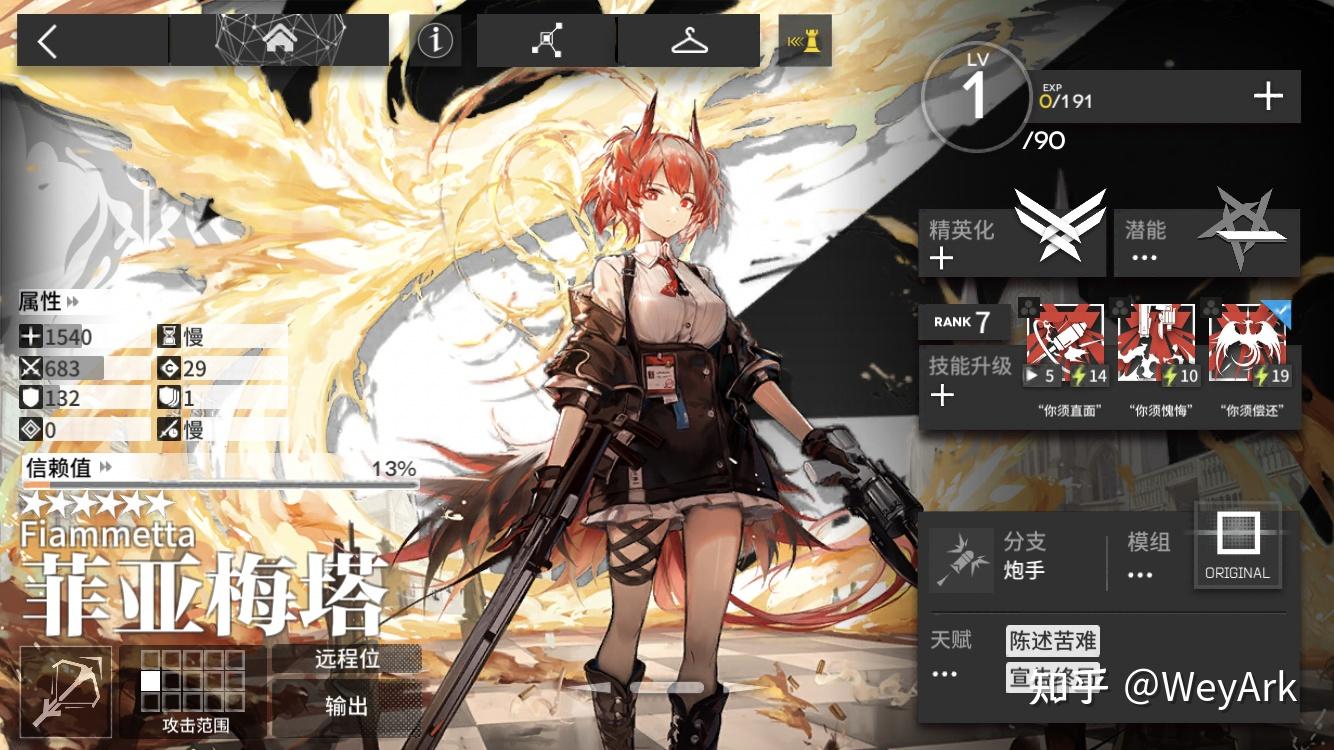The image size is (1334, 750).
Task: Open the skin wardrobe using the hanger icon
Action: click(x=689, y=40)
